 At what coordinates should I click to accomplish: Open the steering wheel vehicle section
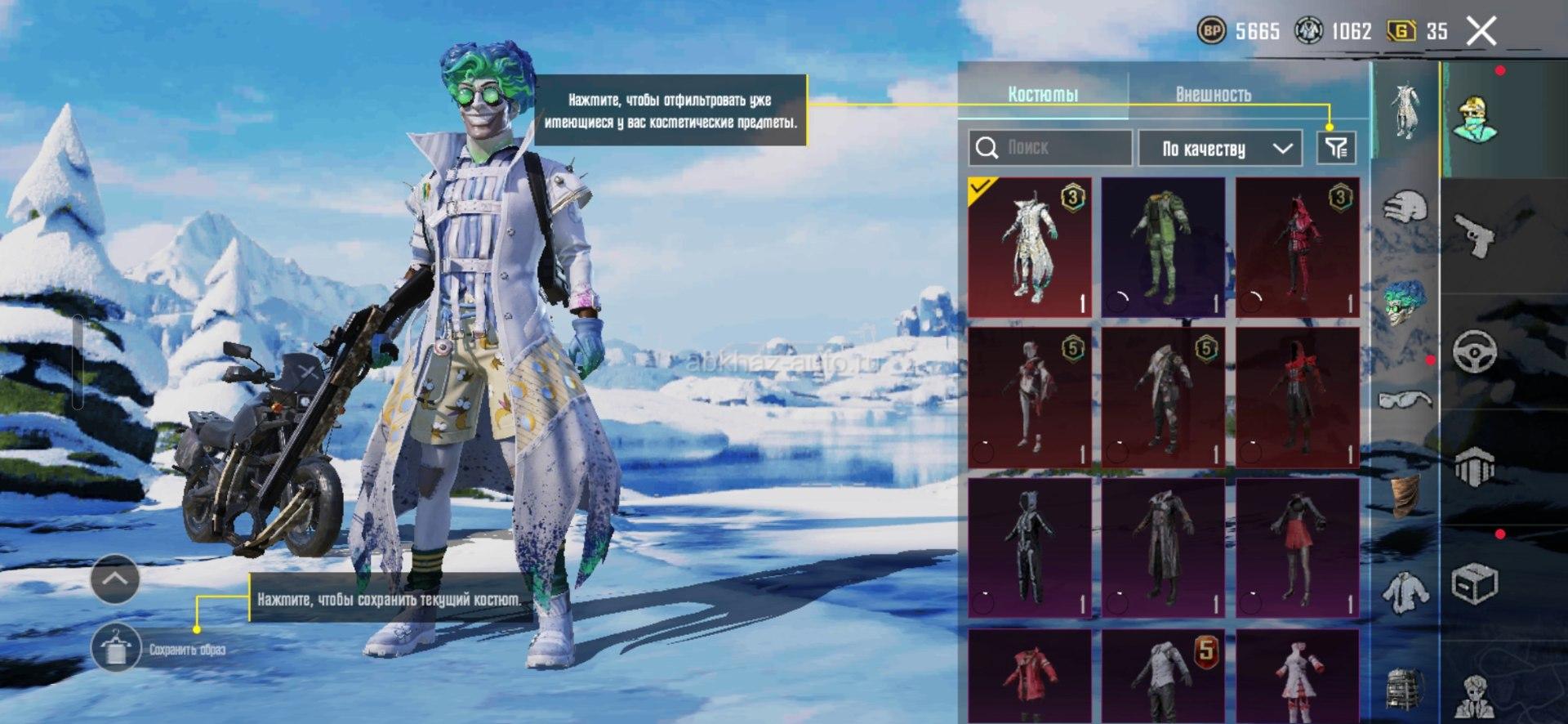1475,352
